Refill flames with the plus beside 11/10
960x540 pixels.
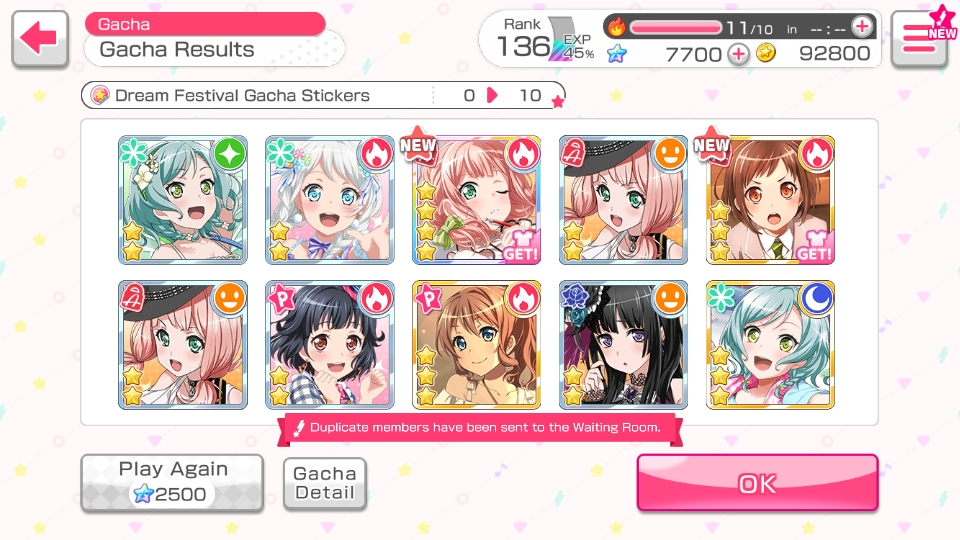tap(861, 27)
